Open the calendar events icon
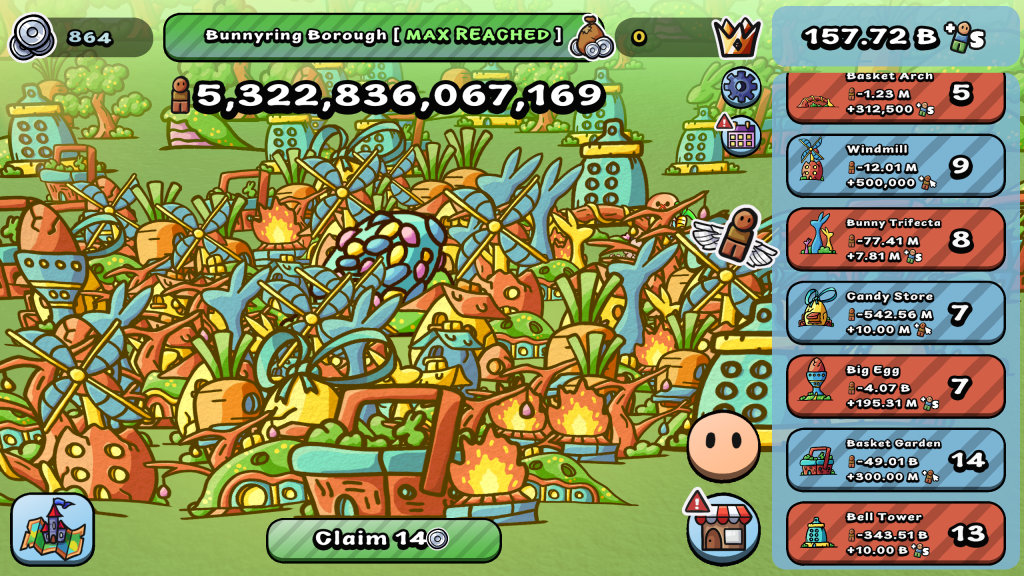 [740, 137]
